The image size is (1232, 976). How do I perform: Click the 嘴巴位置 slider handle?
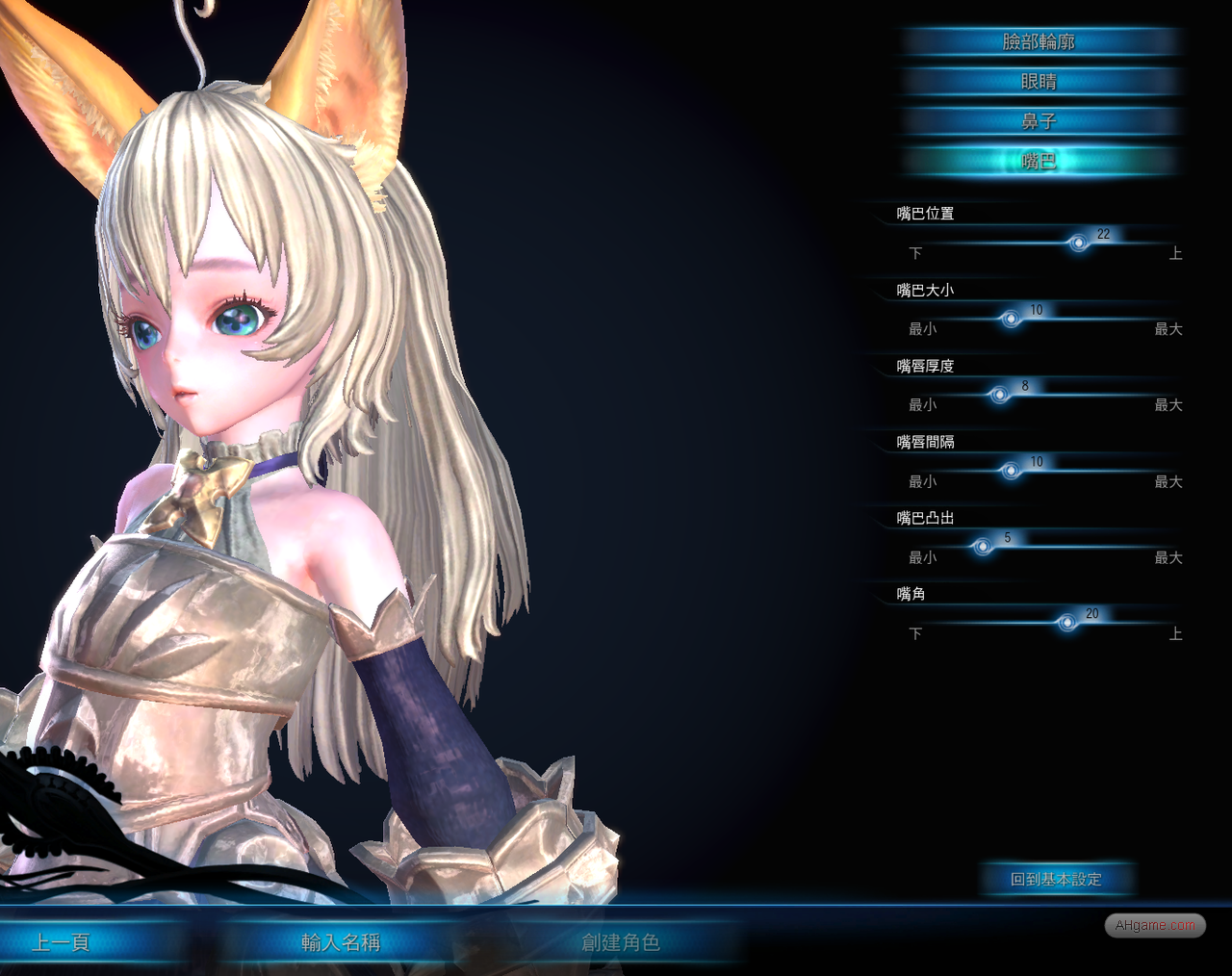tap(1079, 243)
